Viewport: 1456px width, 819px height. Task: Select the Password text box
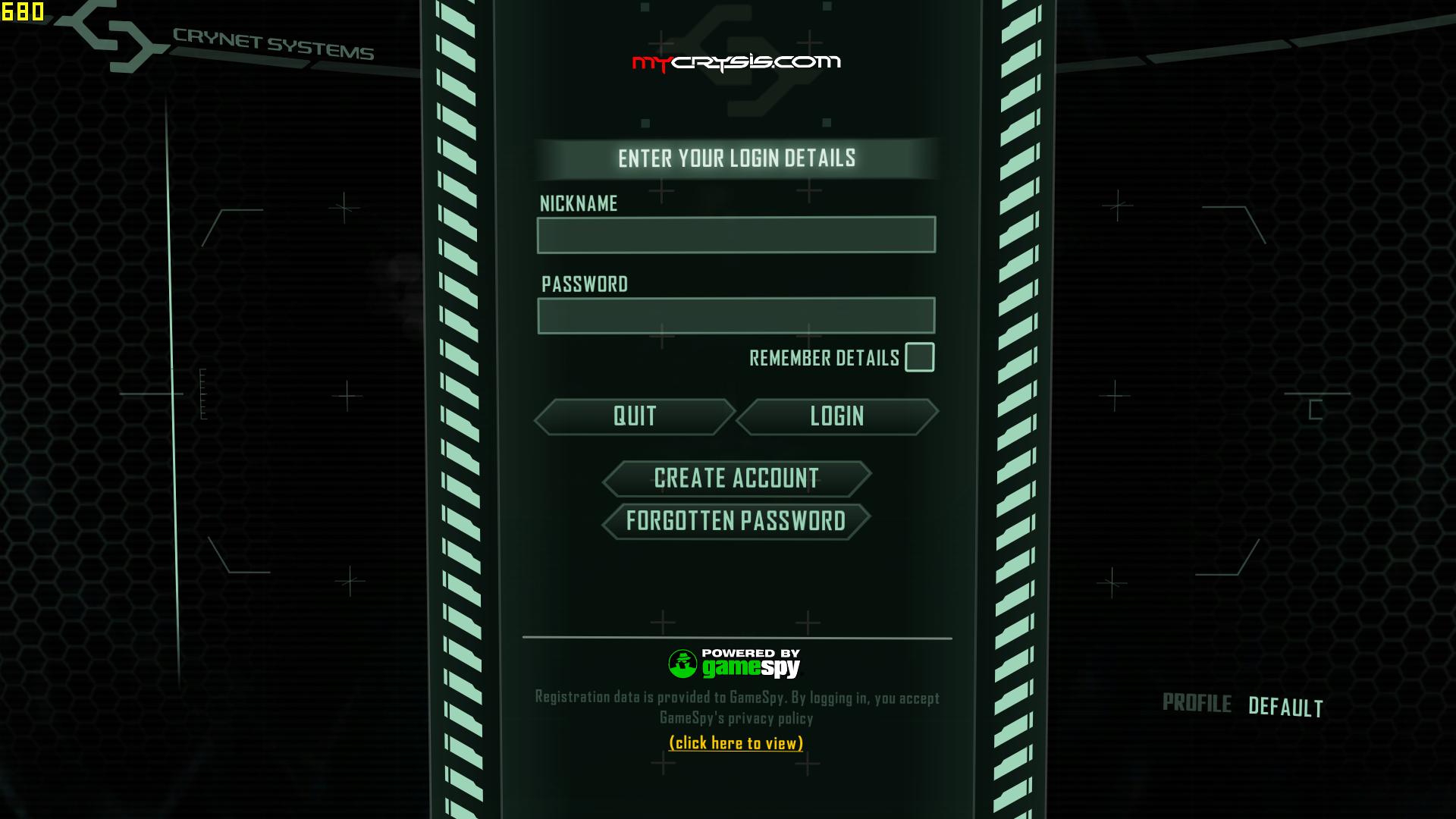click(x=736, y=315)
